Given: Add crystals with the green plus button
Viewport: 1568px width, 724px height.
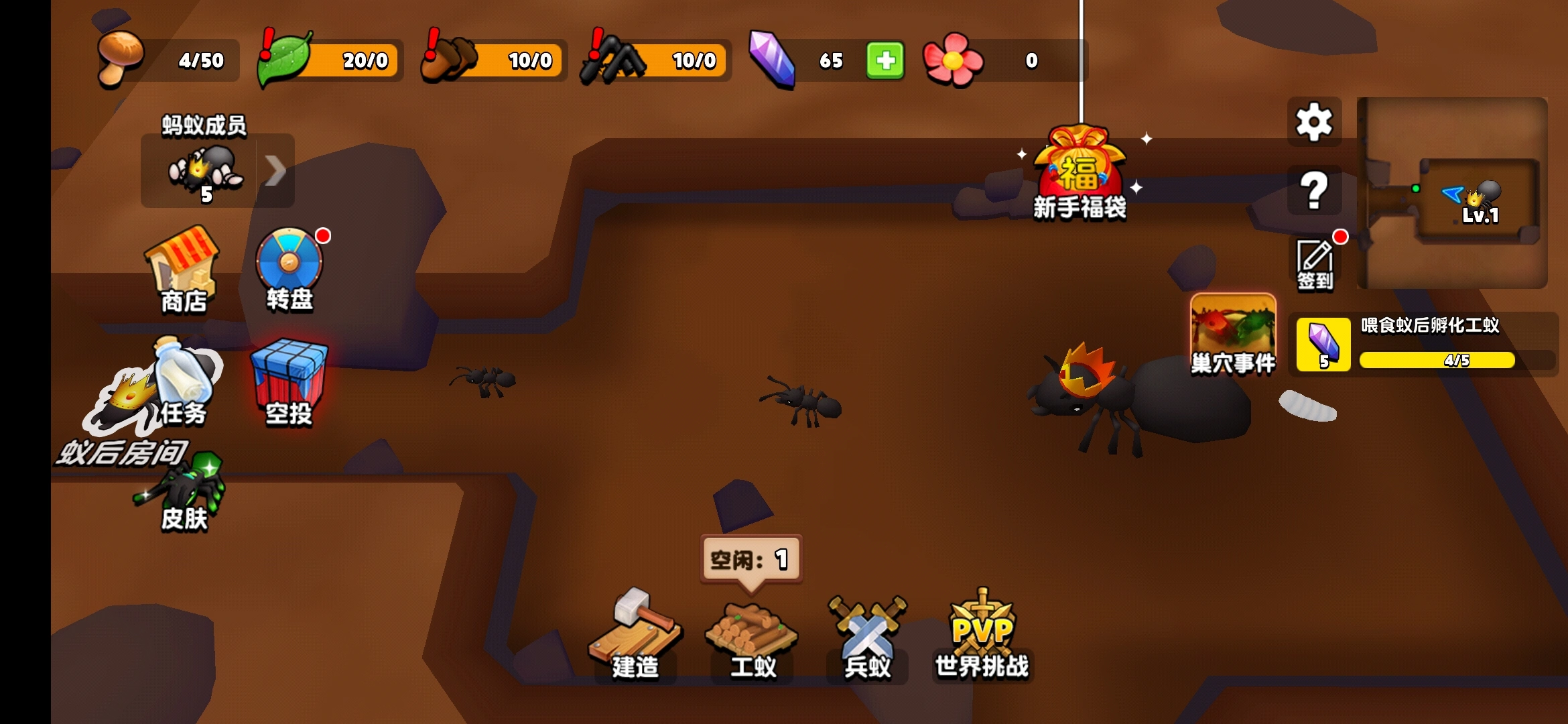Looking at the screenshot, I should (x=885, y=60).
